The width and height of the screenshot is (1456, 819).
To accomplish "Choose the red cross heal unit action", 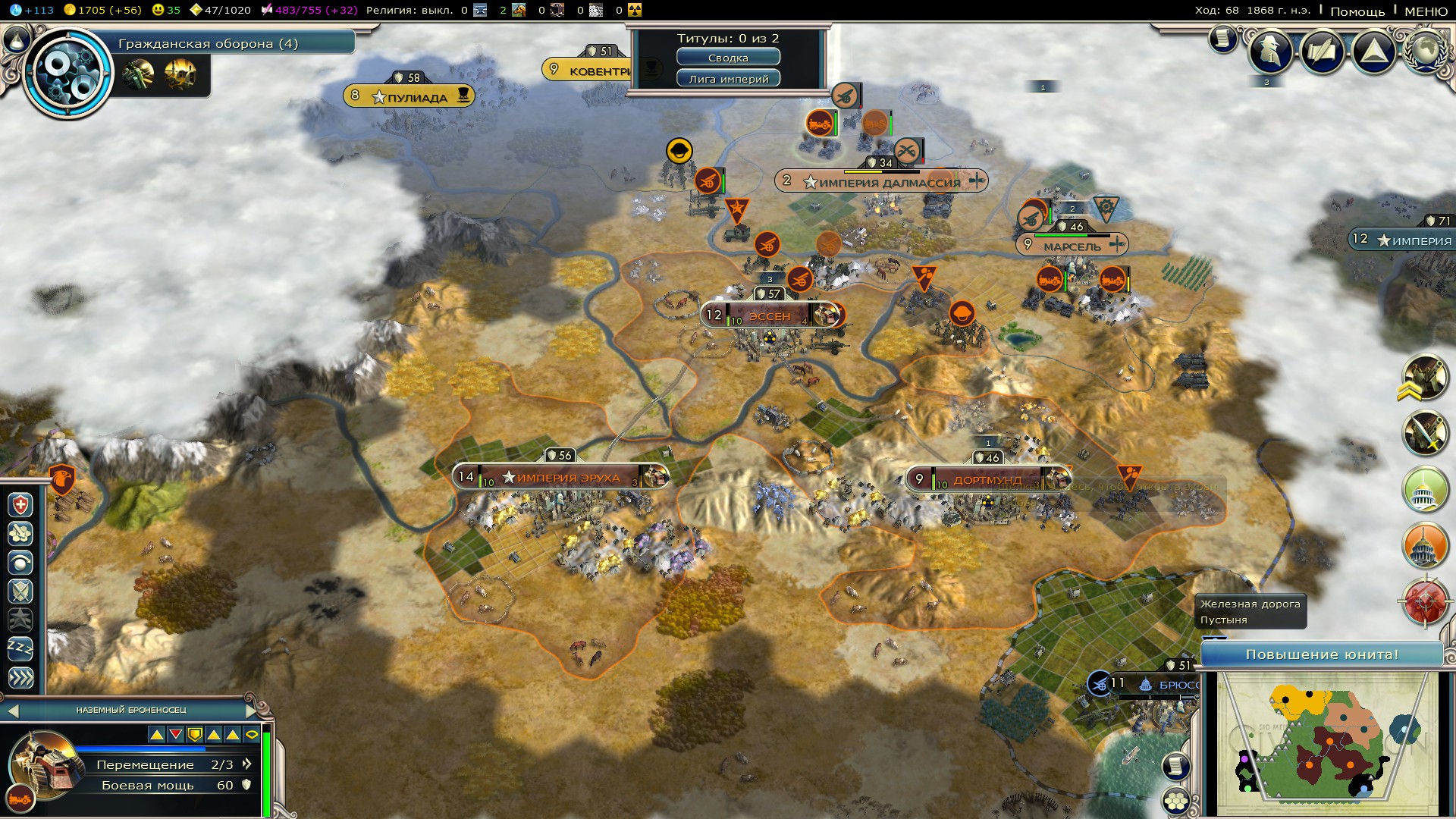I will pyautogui.click(x=20, y=505).
